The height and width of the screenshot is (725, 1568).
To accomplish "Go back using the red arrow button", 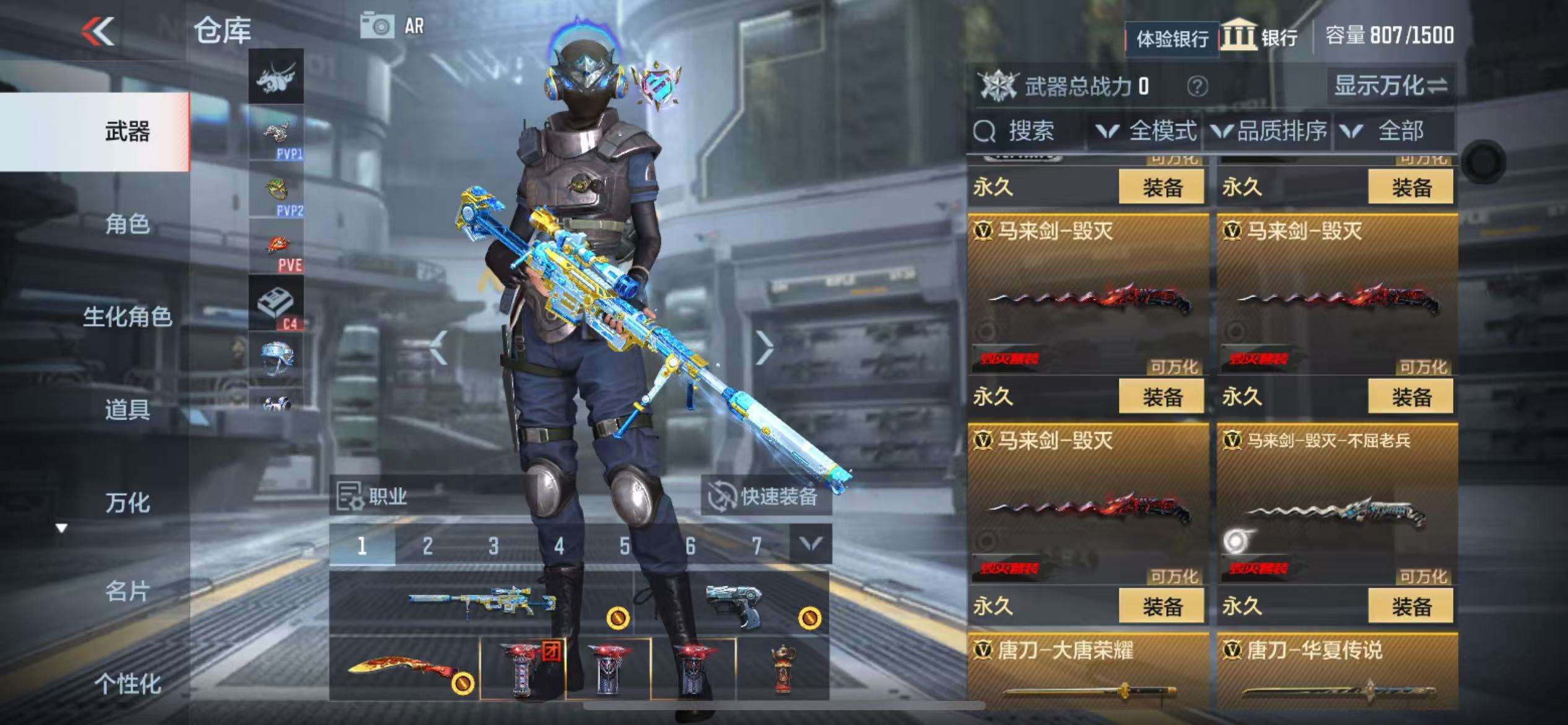I will 99,31.
